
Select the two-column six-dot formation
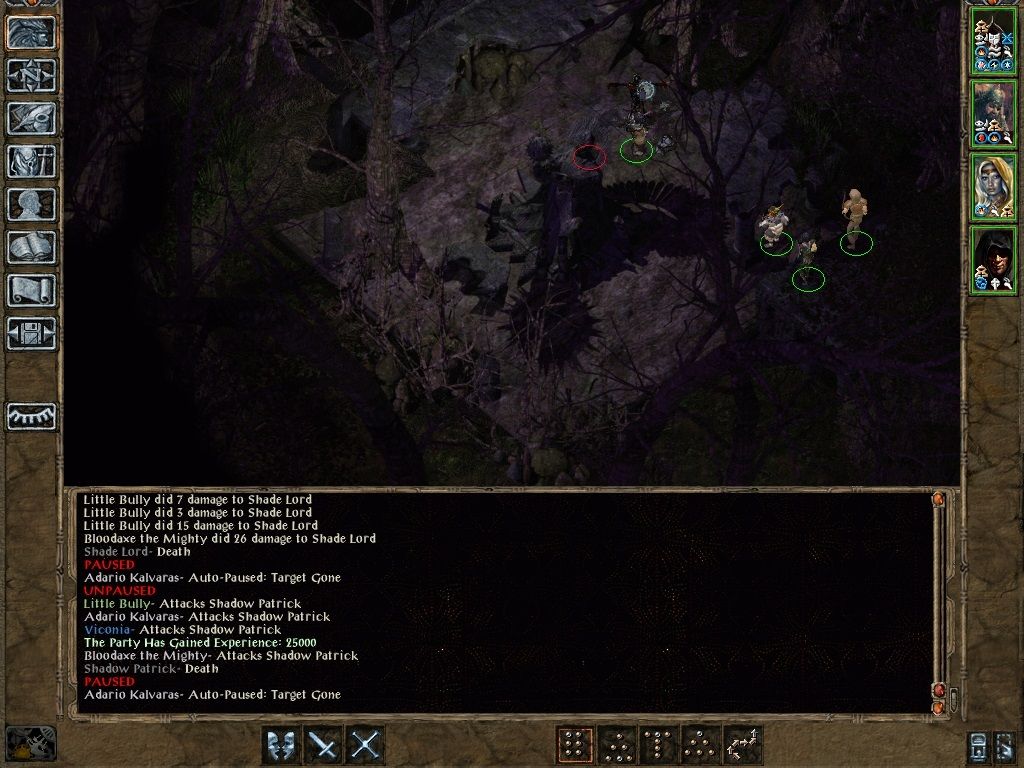coord(575,745)
